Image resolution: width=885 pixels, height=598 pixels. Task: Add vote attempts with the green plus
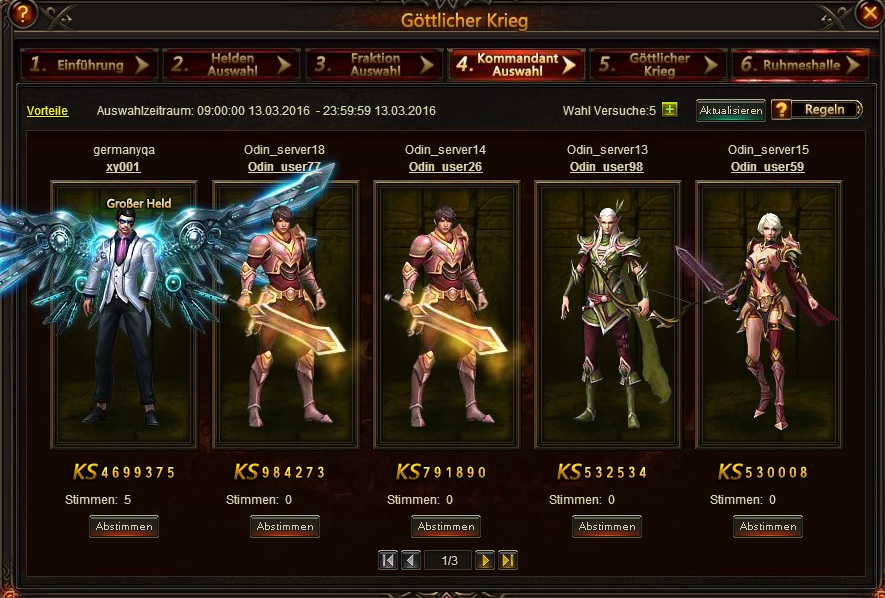point(670,110)
